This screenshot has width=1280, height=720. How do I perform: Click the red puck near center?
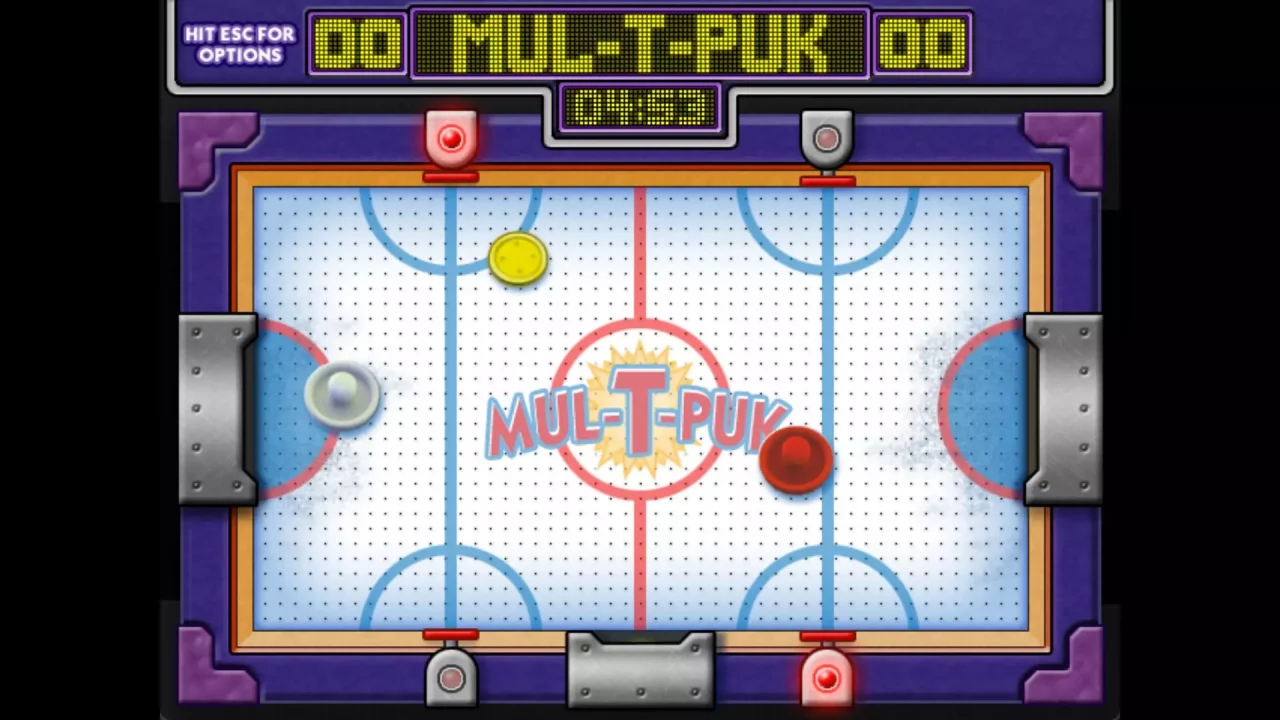(x=796, y=458)
